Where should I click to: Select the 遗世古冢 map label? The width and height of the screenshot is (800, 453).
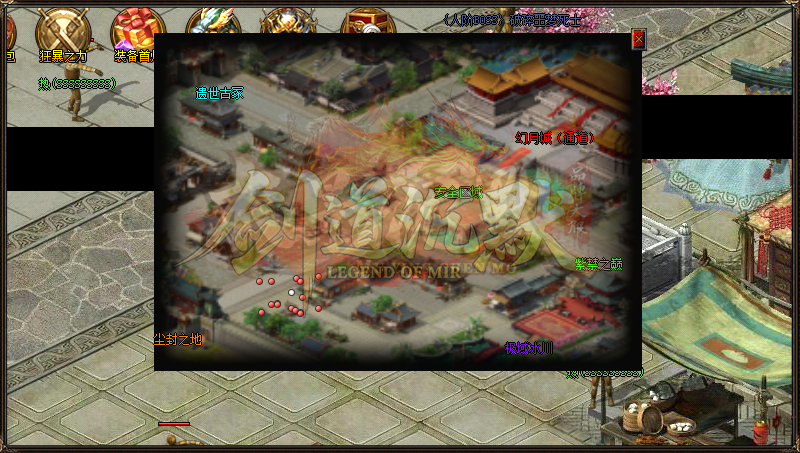(220, 93)
